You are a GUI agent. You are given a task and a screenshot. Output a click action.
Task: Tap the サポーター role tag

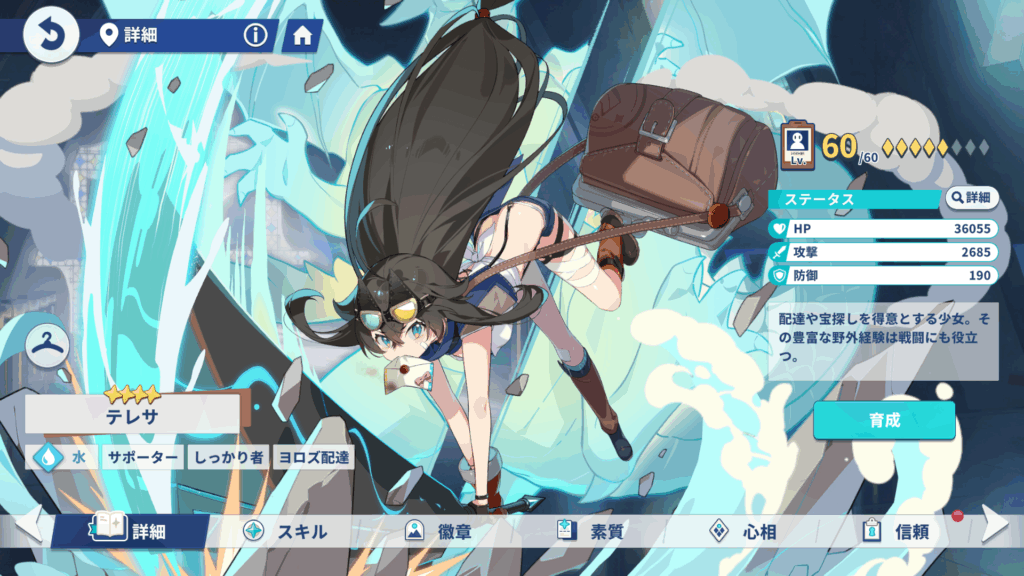click(142, 457)
